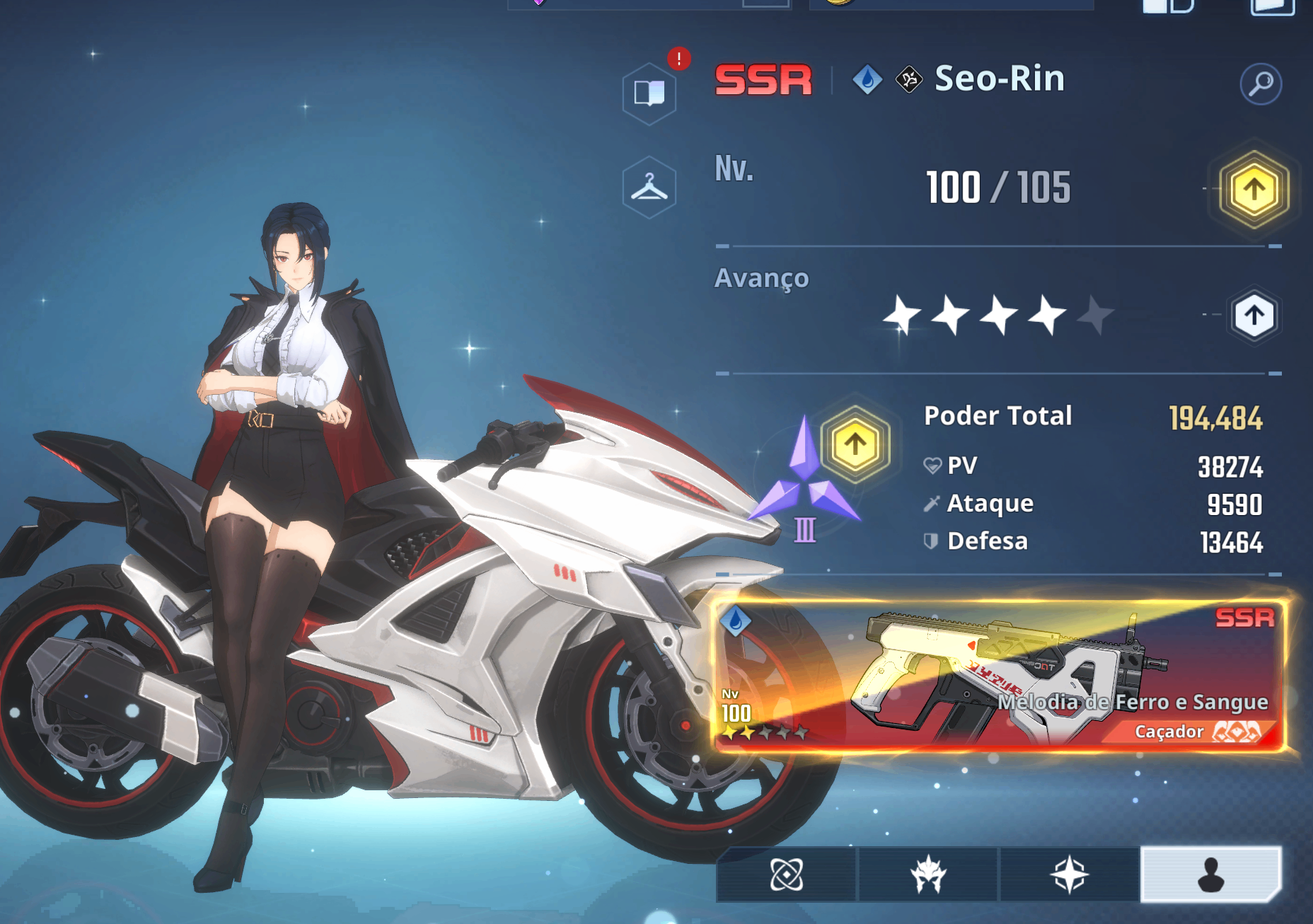Switch to the four-point star tab

(x=1069, y=875)
